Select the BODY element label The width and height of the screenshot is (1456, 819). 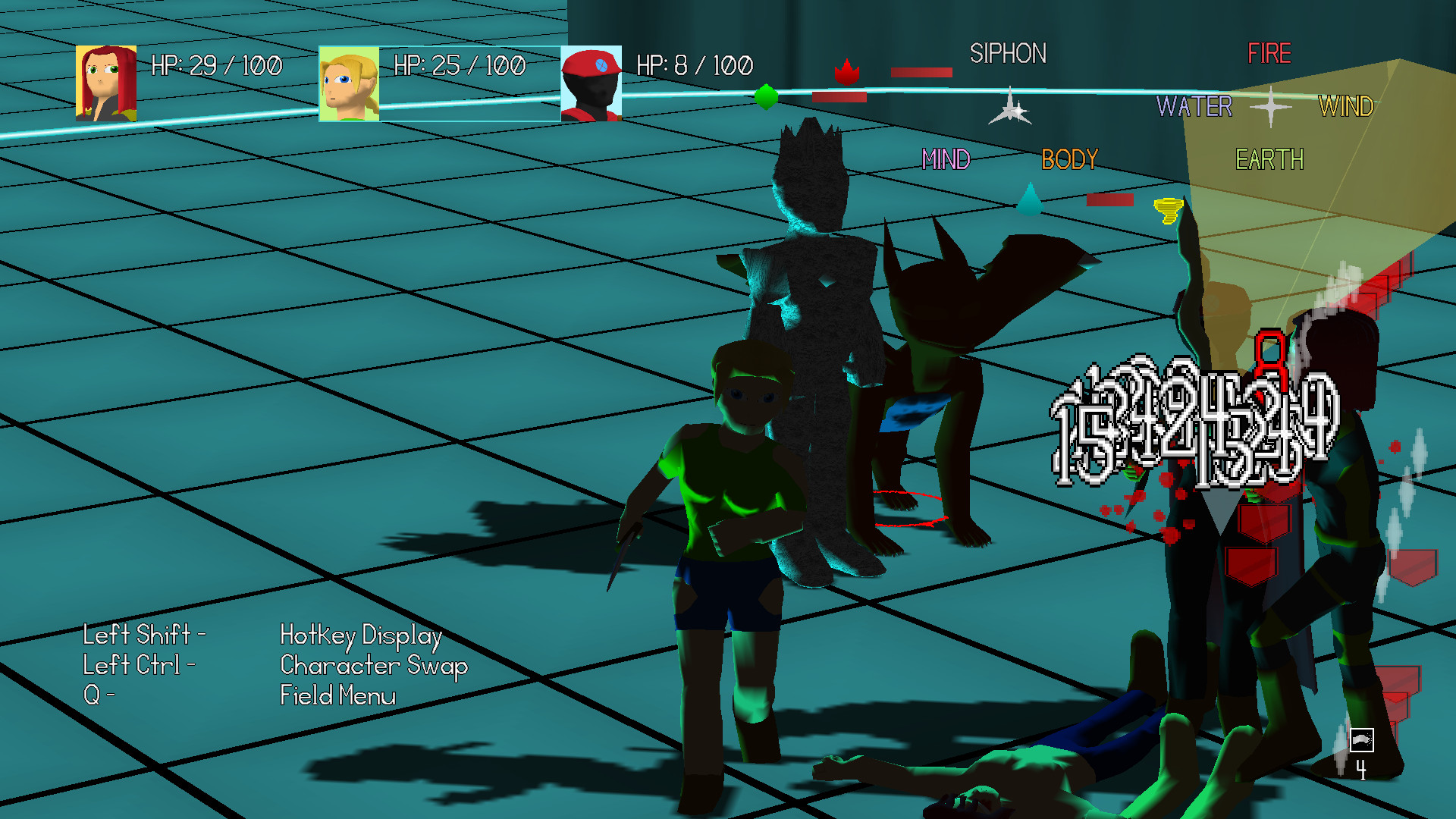(1068, 159)
